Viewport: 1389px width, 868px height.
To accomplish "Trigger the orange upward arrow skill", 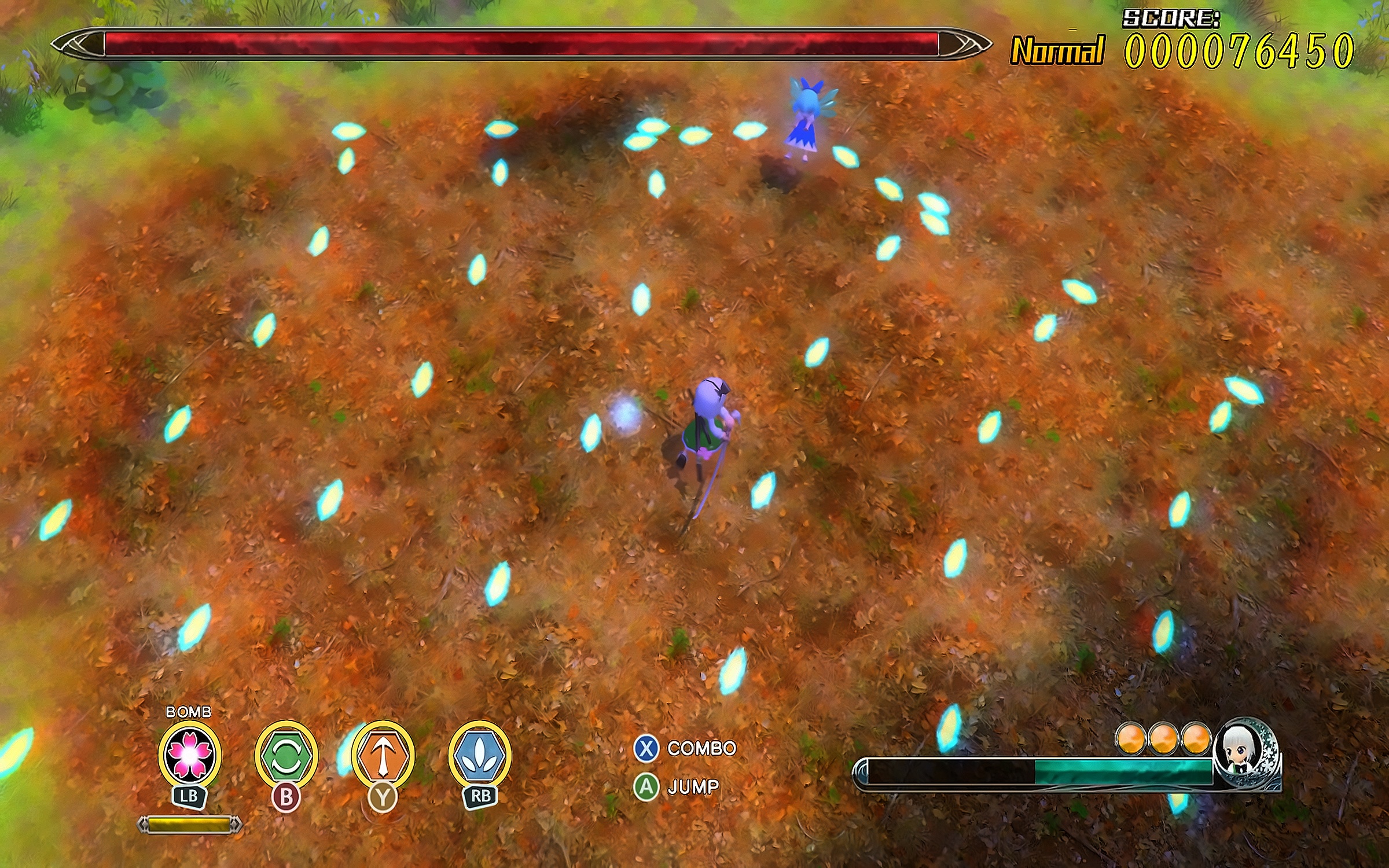I will (x=383, y=755).
